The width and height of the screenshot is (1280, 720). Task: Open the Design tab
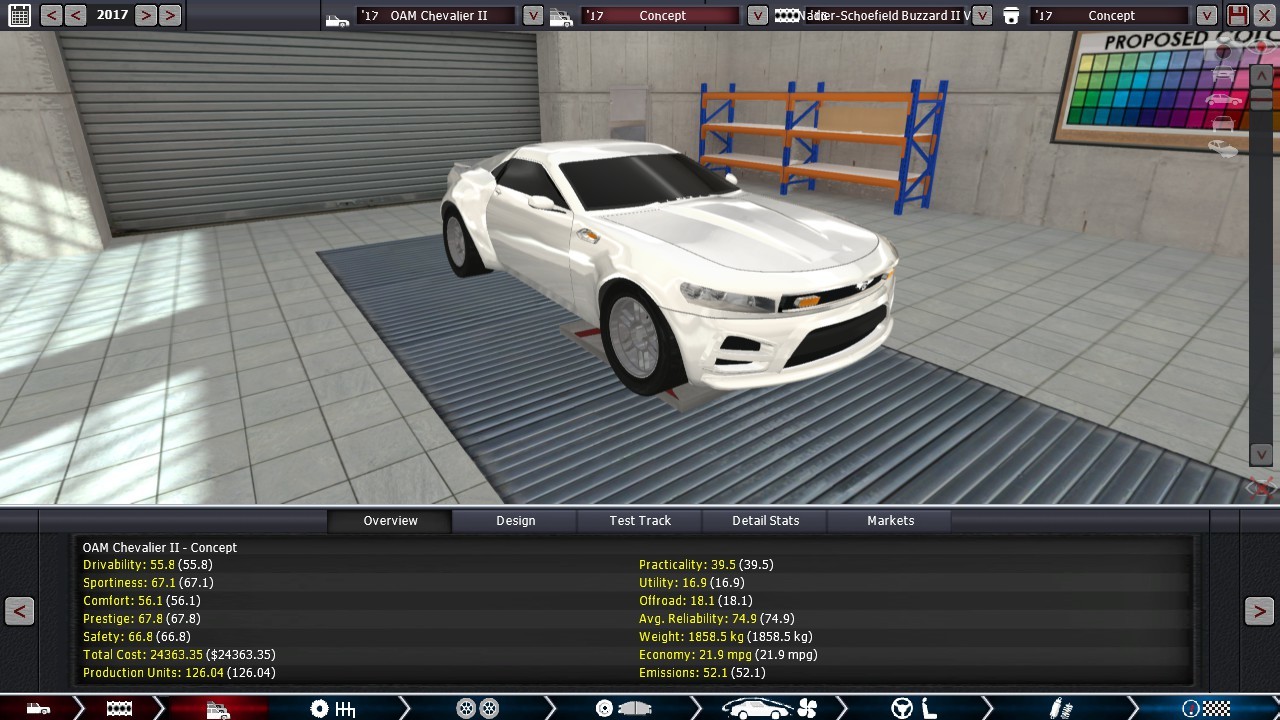[x=515, y=520]
